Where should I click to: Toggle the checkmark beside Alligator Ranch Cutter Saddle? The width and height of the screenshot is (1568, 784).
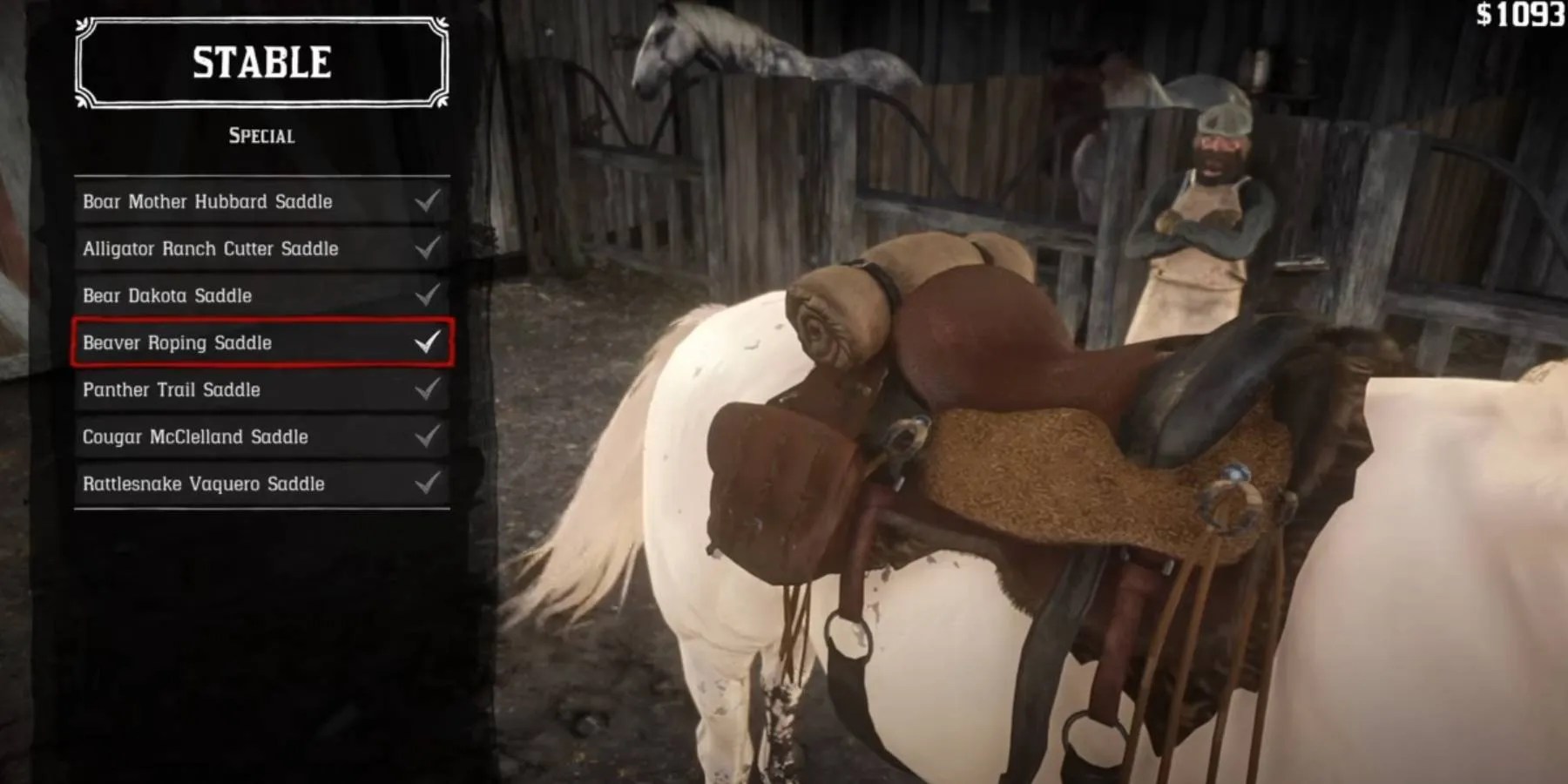pyautogui.click(x=426, y=249)
